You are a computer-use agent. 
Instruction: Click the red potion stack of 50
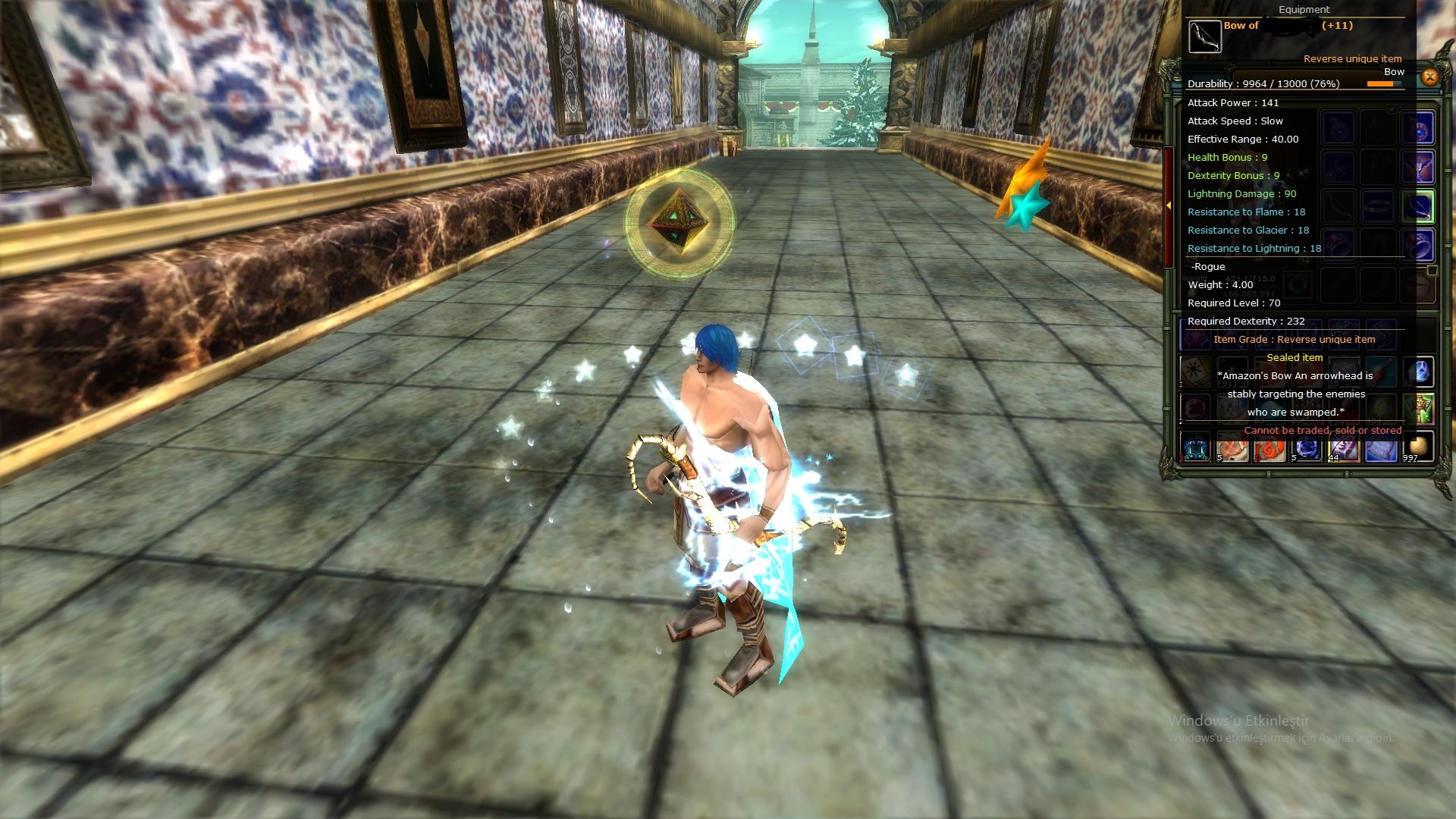(x=1382, y=372)
